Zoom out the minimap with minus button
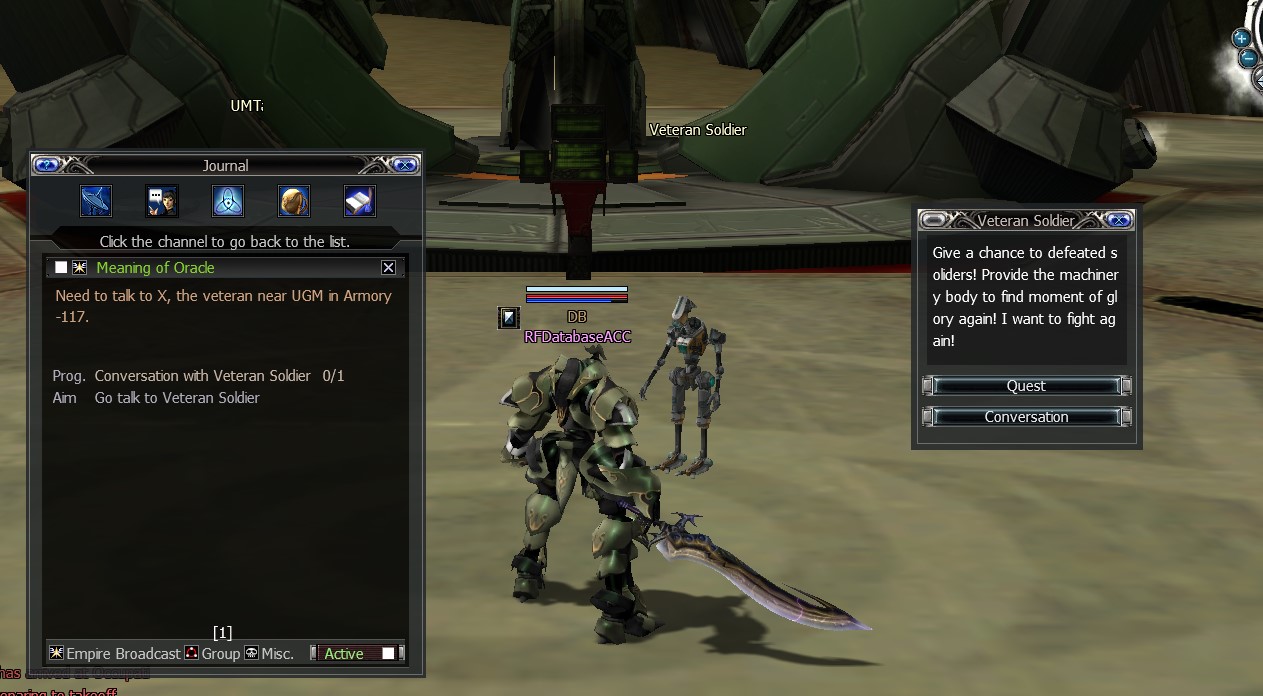 click(1247, 58)
